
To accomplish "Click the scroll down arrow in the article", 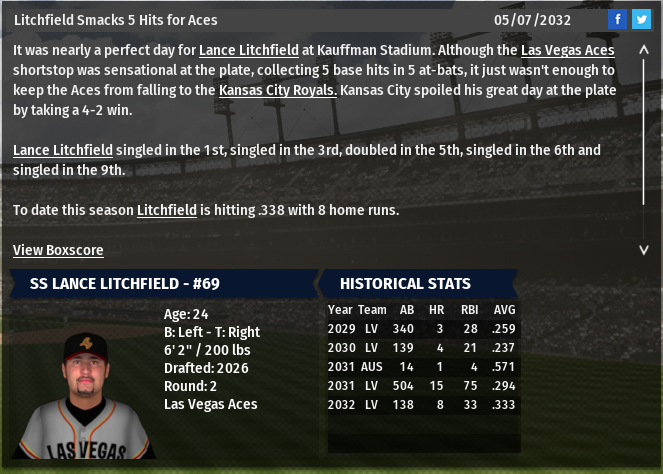I will pyautogui.click(x=643, y=249).
